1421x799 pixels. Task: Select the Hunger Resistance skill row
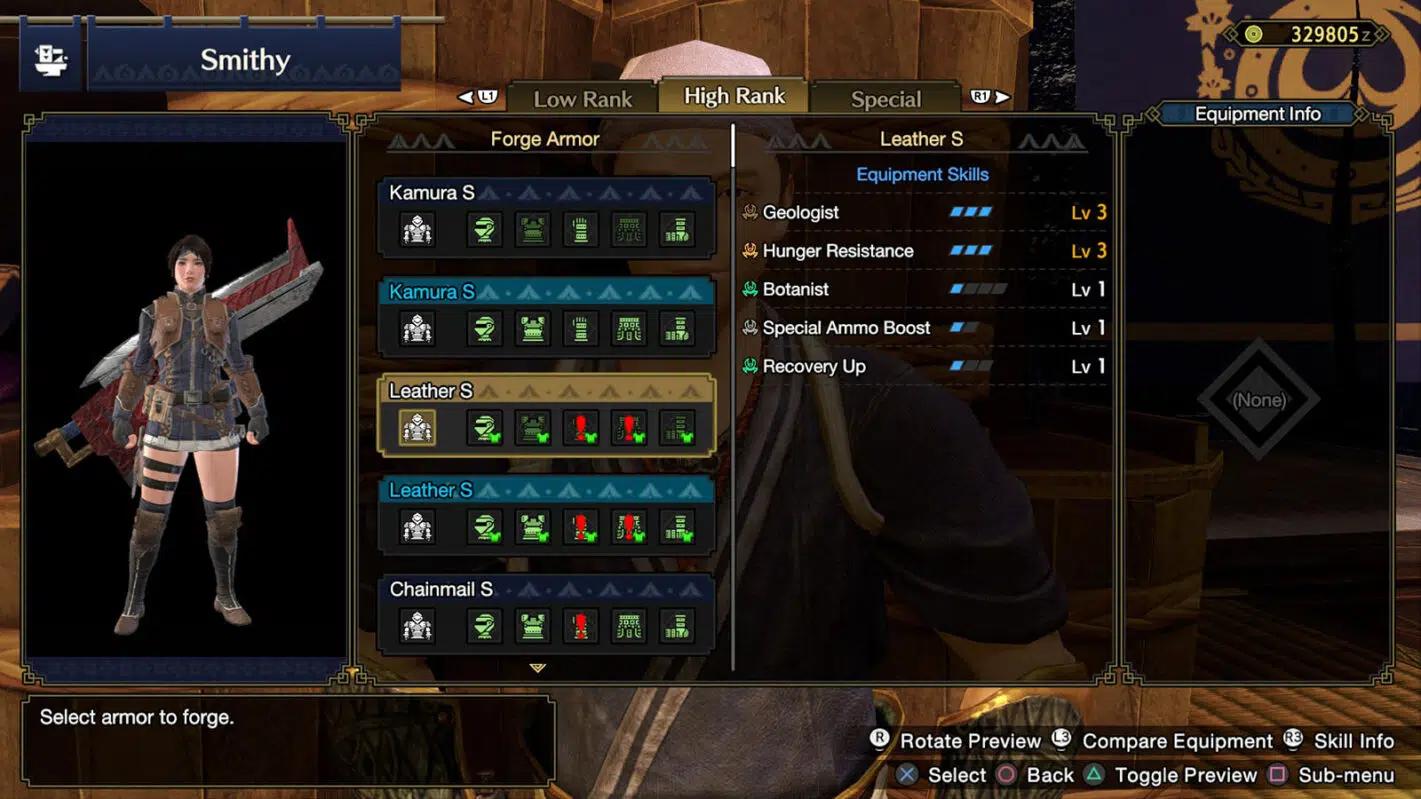point(924,251)
